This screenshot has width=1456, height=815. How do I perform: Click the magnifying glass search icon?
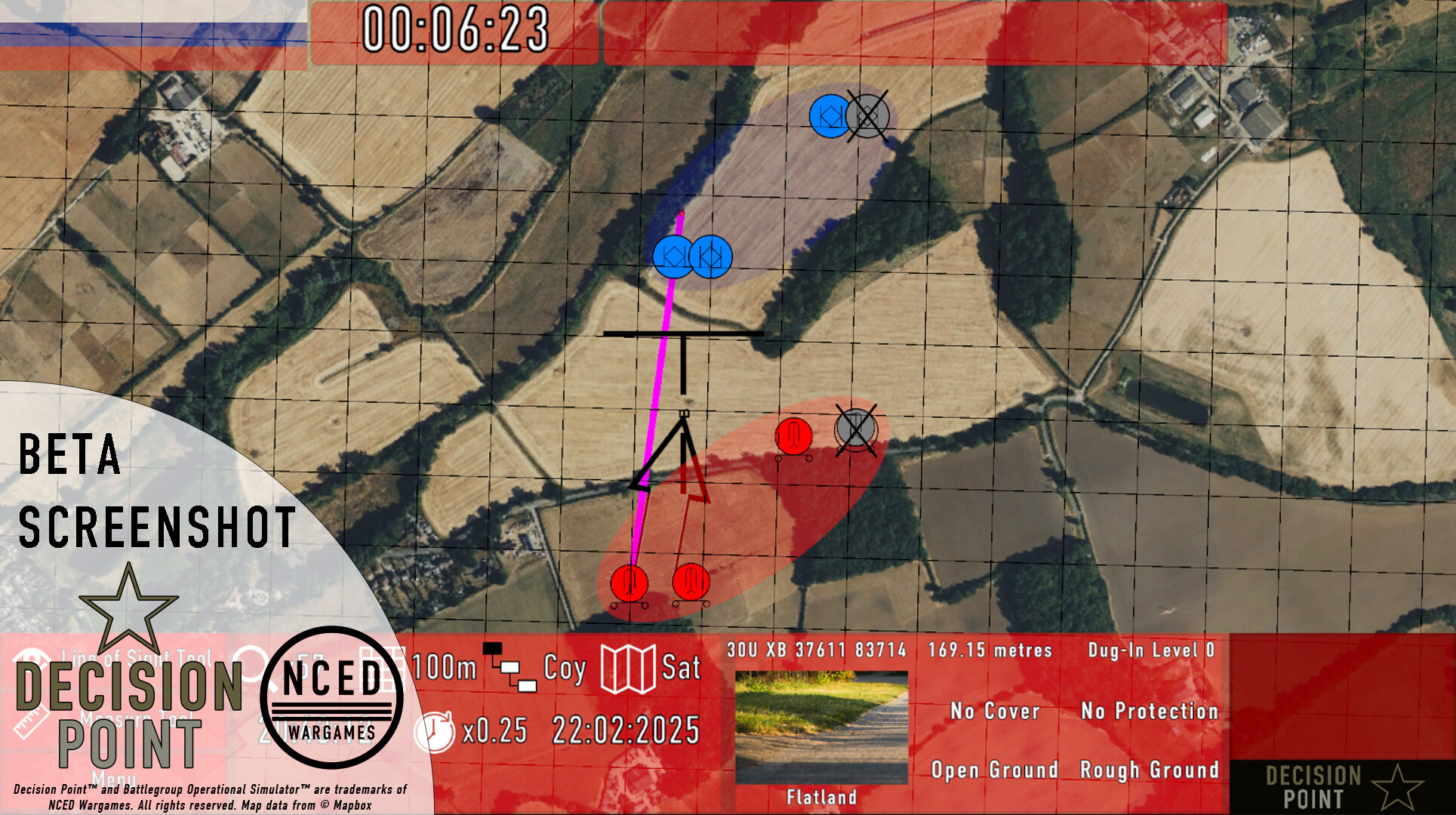point(249,664)
